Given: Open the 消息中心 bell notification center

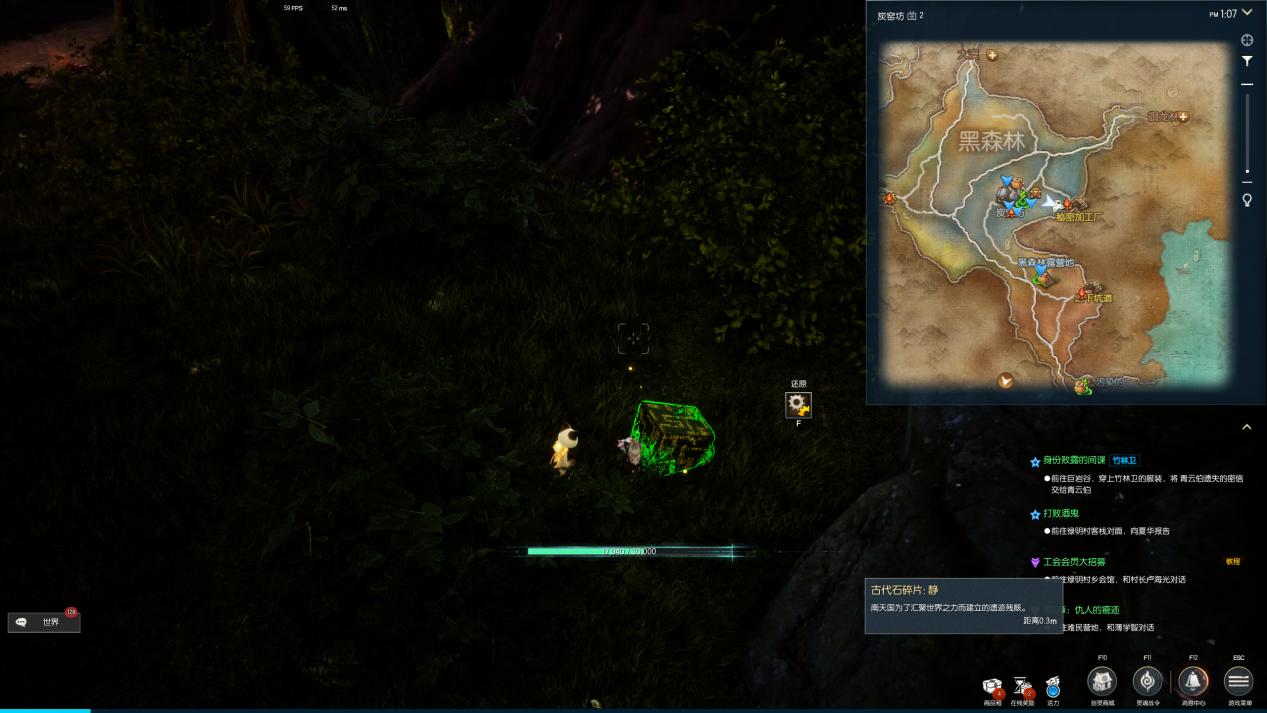Looking at the screenshot, I should (1192, 681).
